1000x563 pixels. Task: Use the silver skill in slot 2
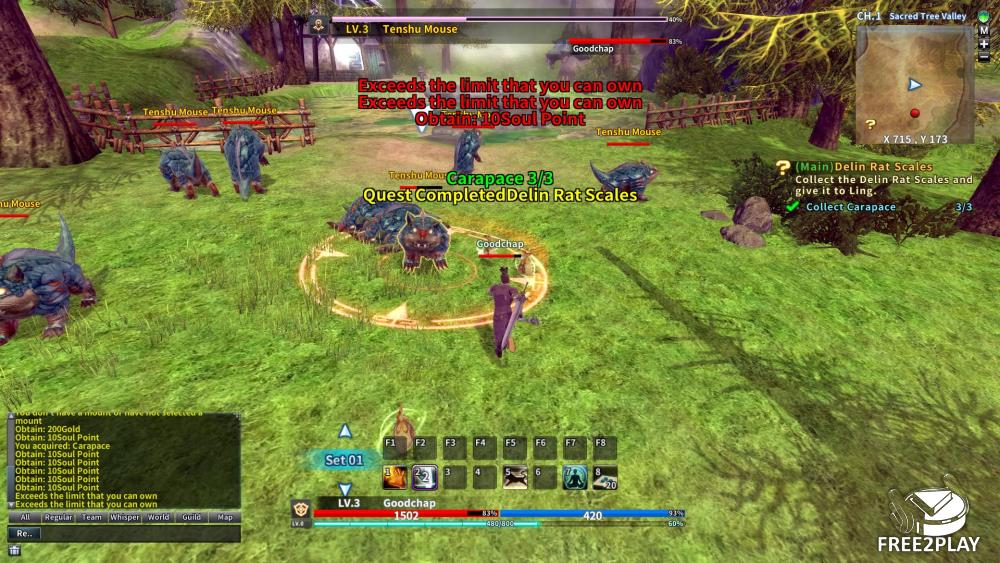click(424, 478)
